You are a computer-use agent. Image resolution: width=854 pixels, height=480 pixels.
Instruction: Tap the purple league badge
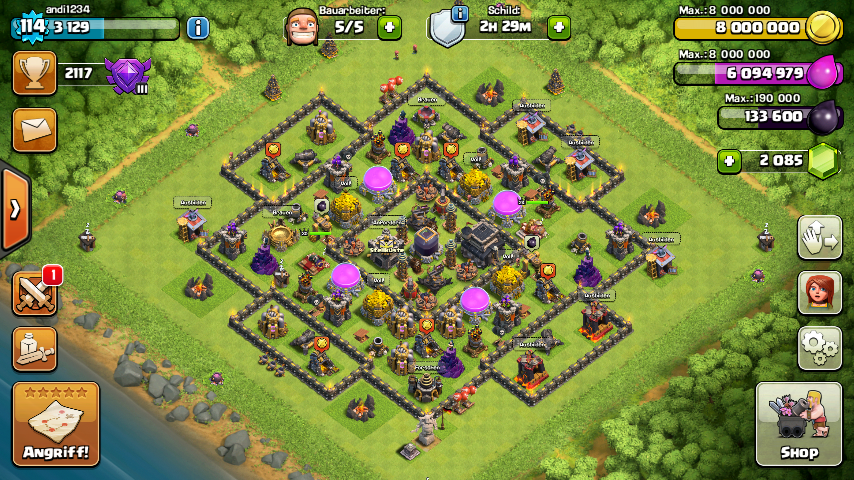126,75
